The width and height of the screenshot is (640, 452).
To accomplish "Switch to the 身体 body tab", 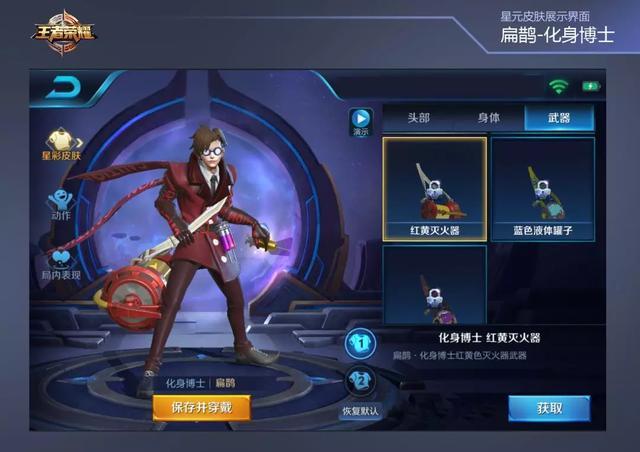I will (488, 118).
